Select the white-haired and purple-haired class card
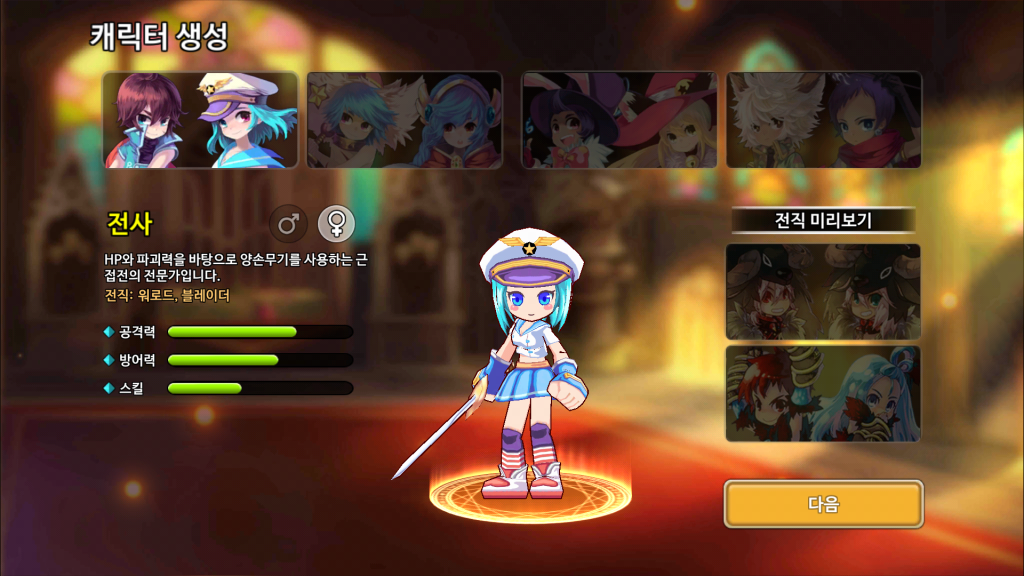Screen dimensions: 1024x576 (823, 120)
